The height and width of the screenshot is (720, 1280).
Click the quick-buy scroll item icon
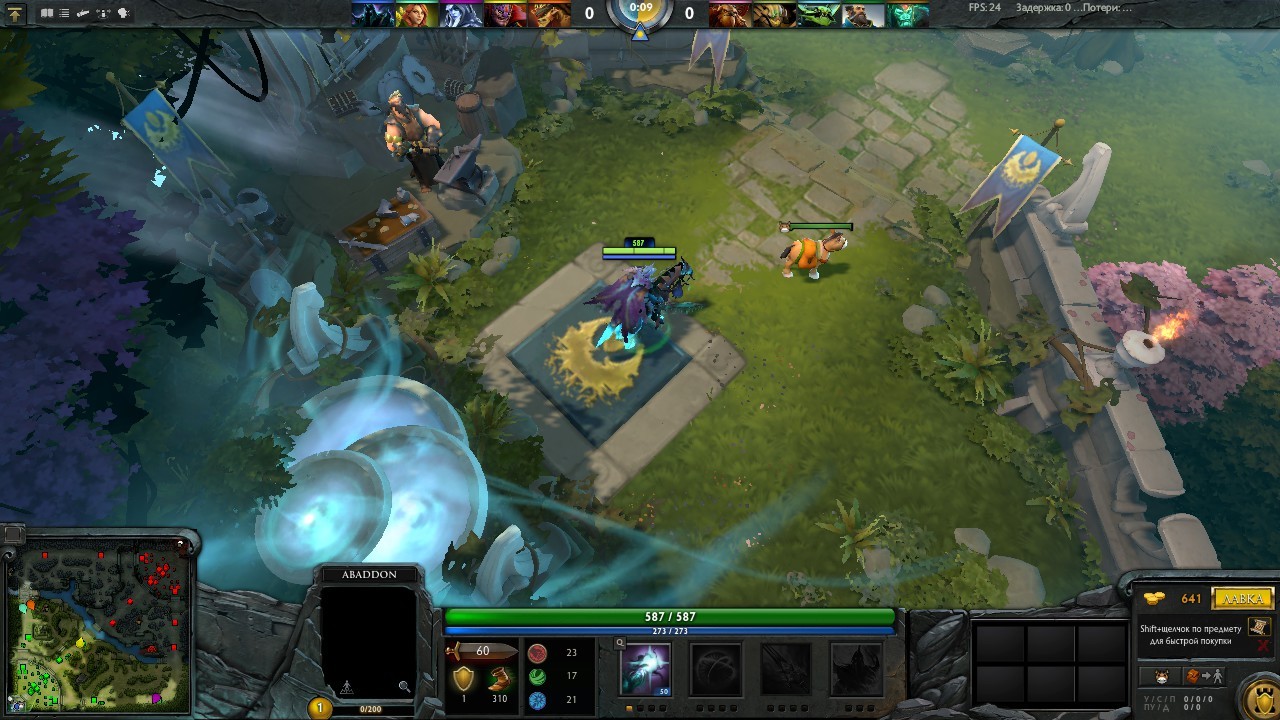click(x=1259, y=627)
